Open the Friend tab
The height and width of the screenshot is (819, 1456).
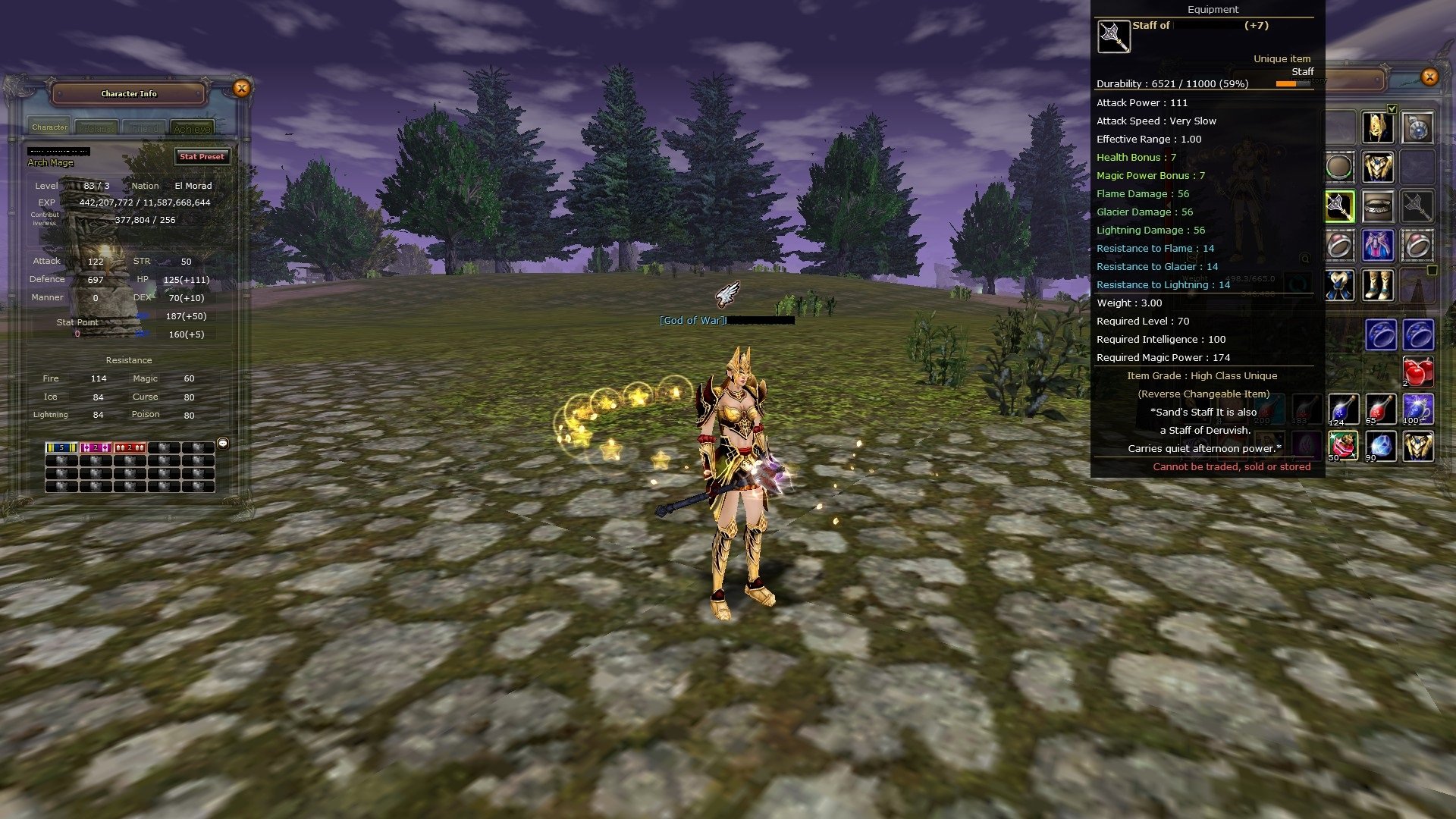pos(144,127)
